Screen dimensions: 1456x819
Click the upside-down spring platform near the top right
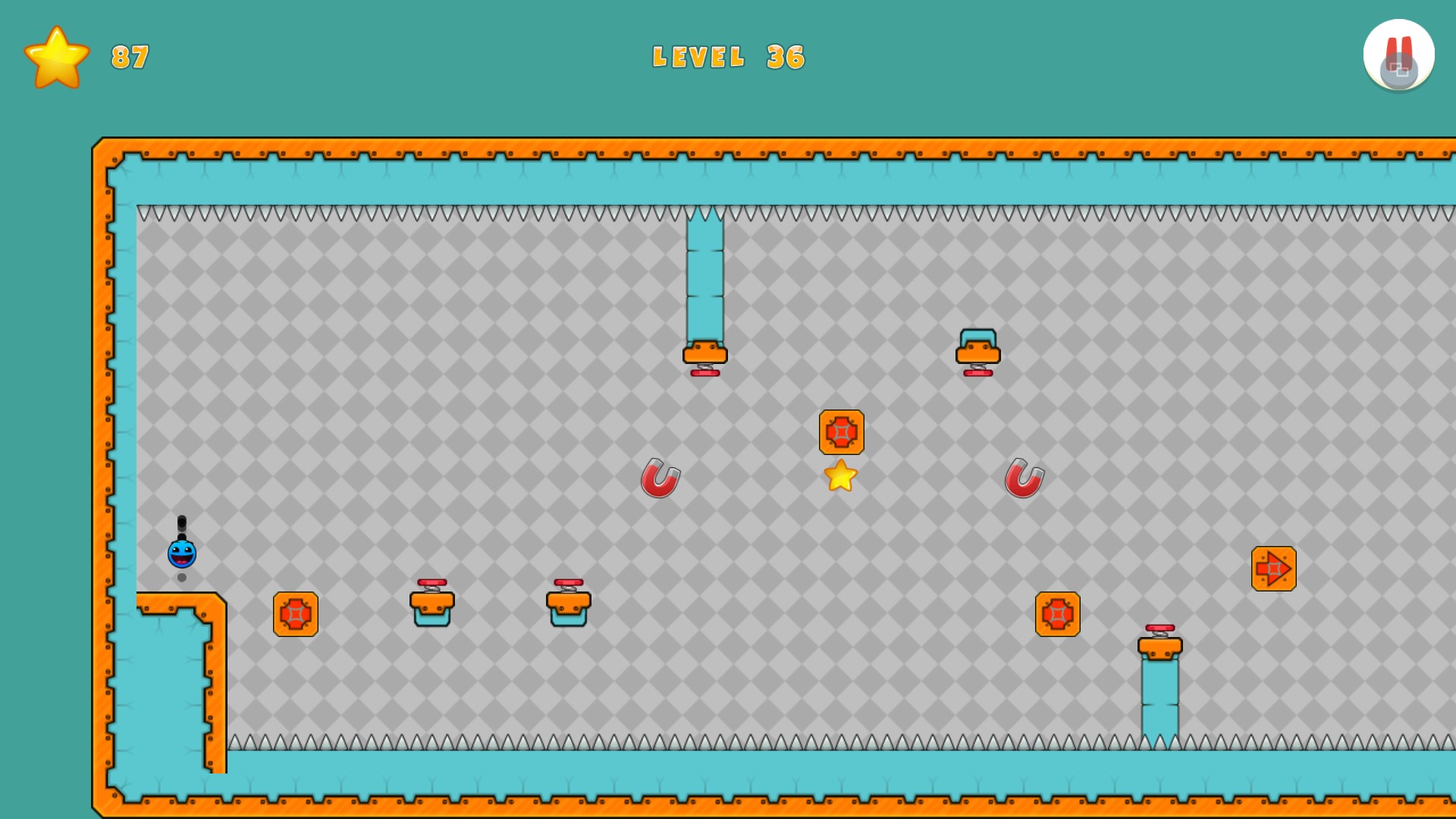tap(978, 353)
